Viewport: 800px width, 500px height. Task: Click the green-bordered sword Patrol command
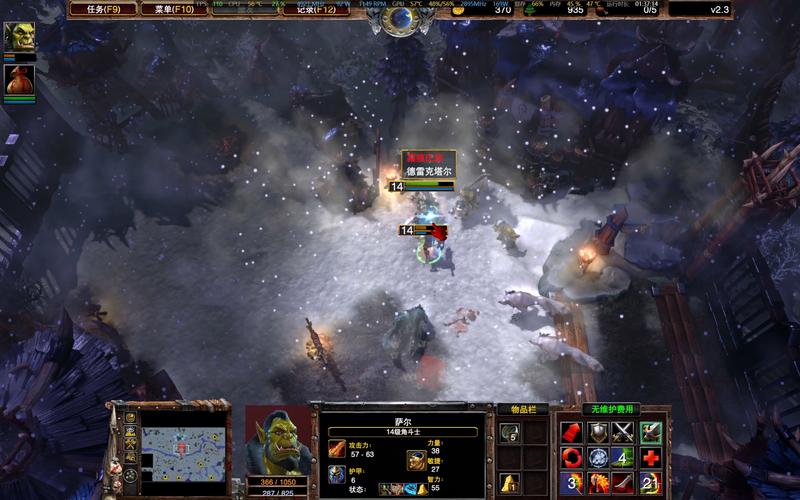[651, 432]
